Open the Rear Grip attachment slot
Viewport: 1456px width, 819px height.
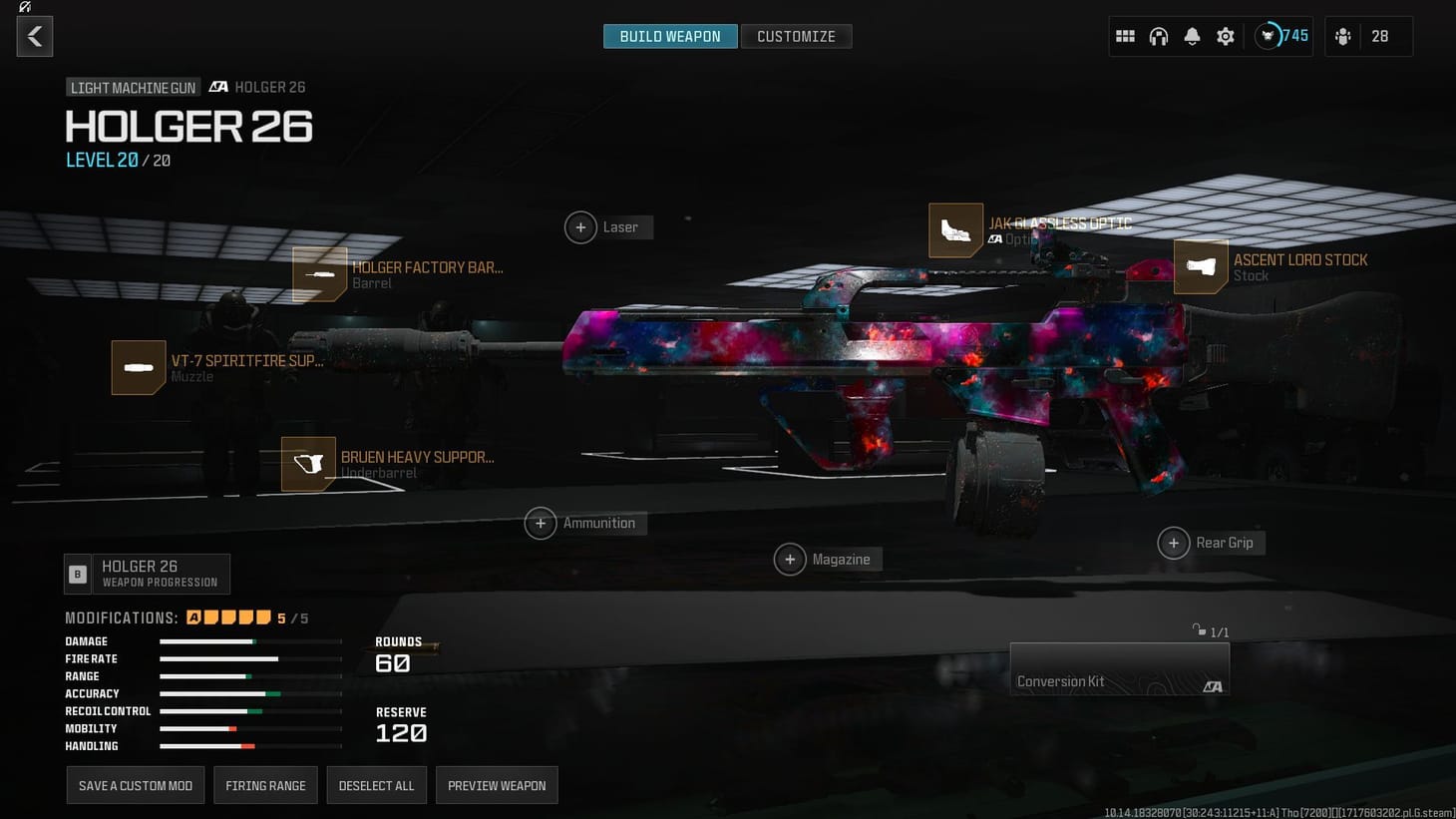point(1174,543)
